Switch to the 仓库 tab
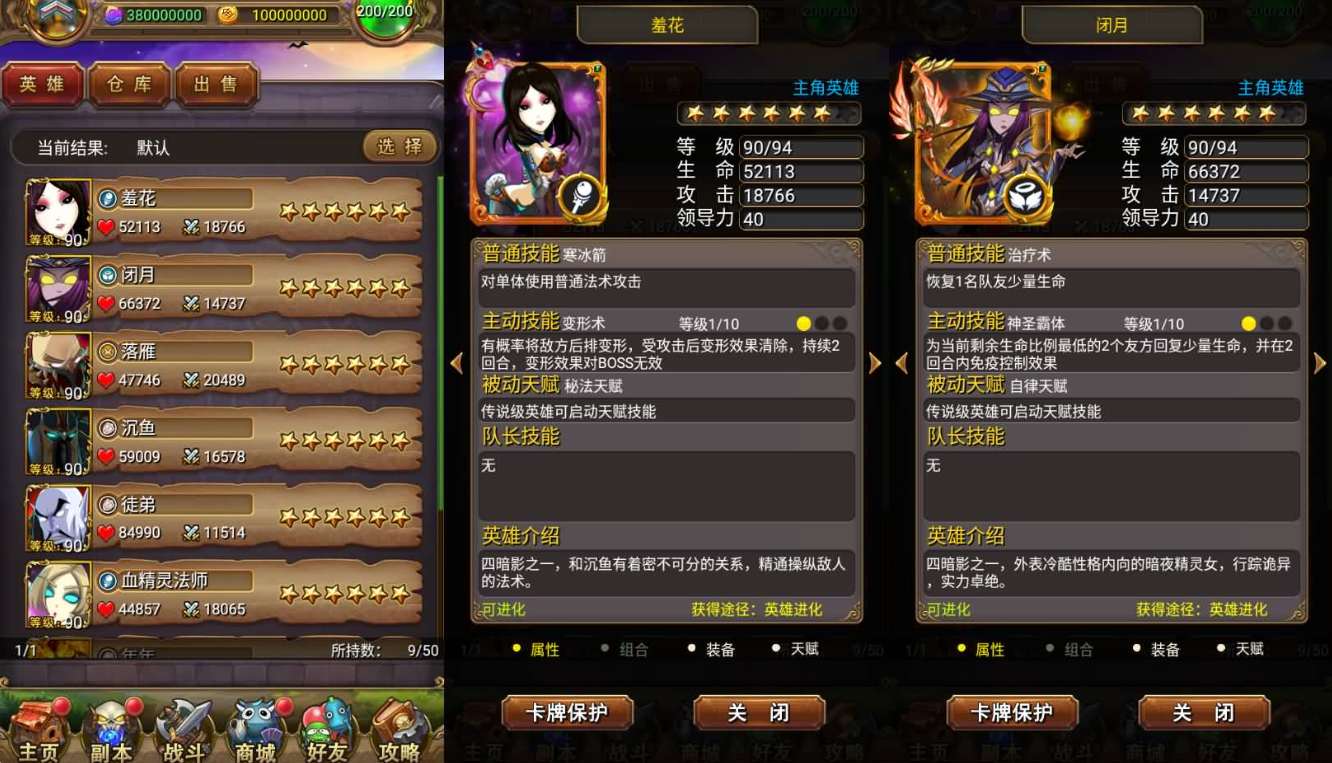This screenshot has height=763, width=1332. tap(129, 85)
